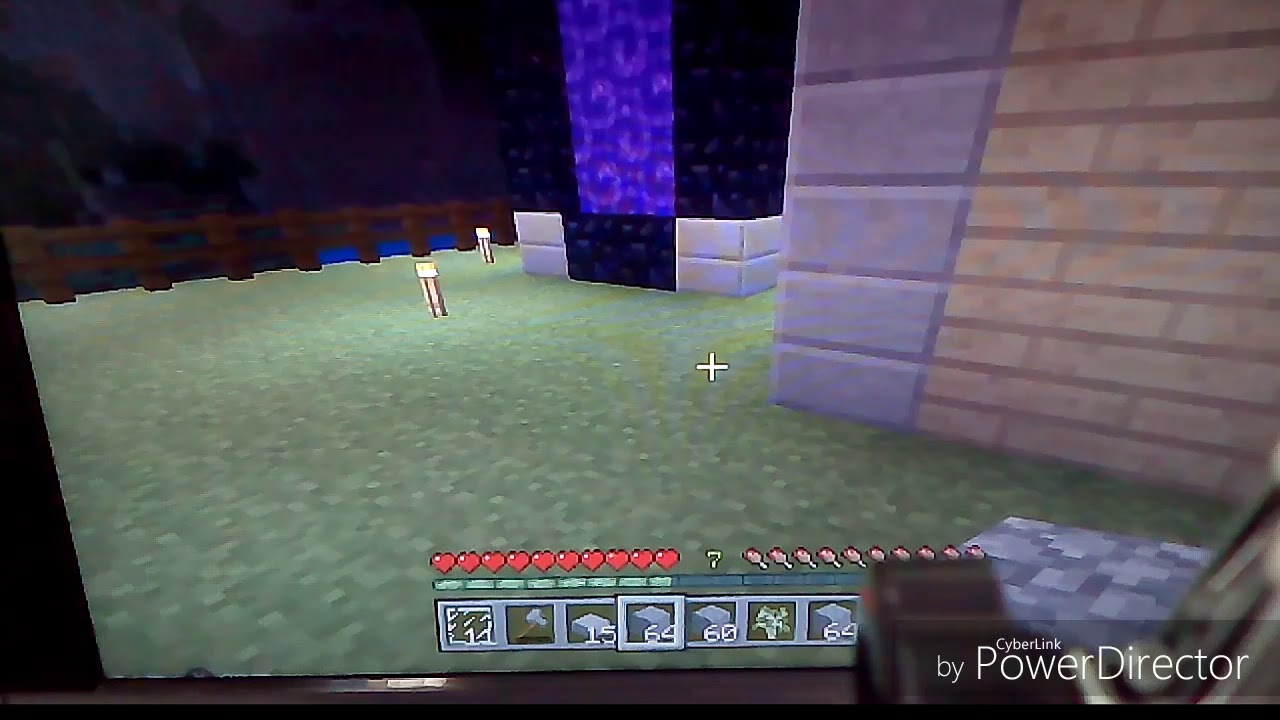Select the last hotbar stack of 64 slabs
Screen dimensions: 1280x720
(835, 622)
